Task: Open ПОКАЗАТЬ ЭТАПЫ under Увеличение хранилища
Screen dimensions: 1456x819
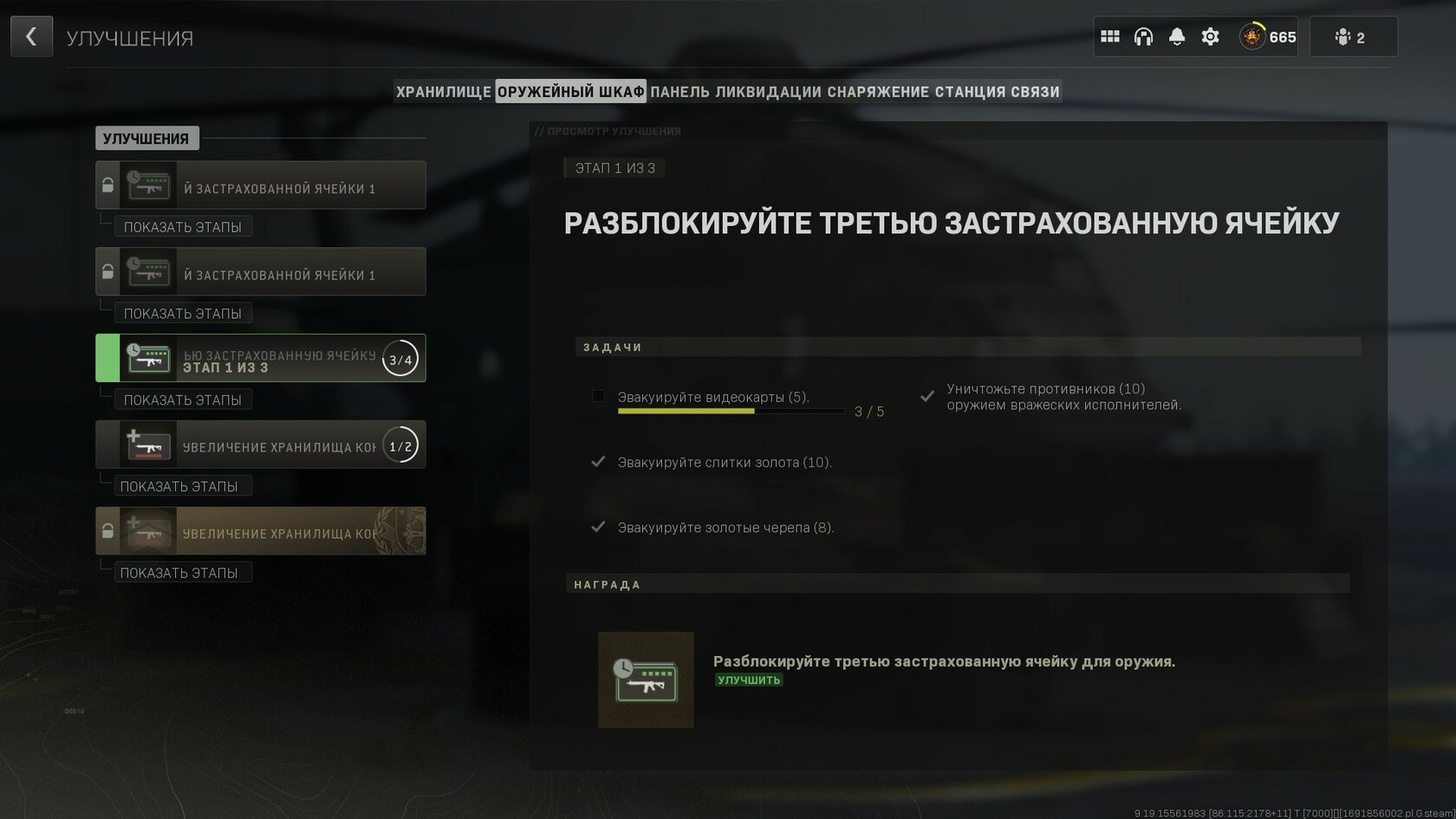Action: pos(183,486)
